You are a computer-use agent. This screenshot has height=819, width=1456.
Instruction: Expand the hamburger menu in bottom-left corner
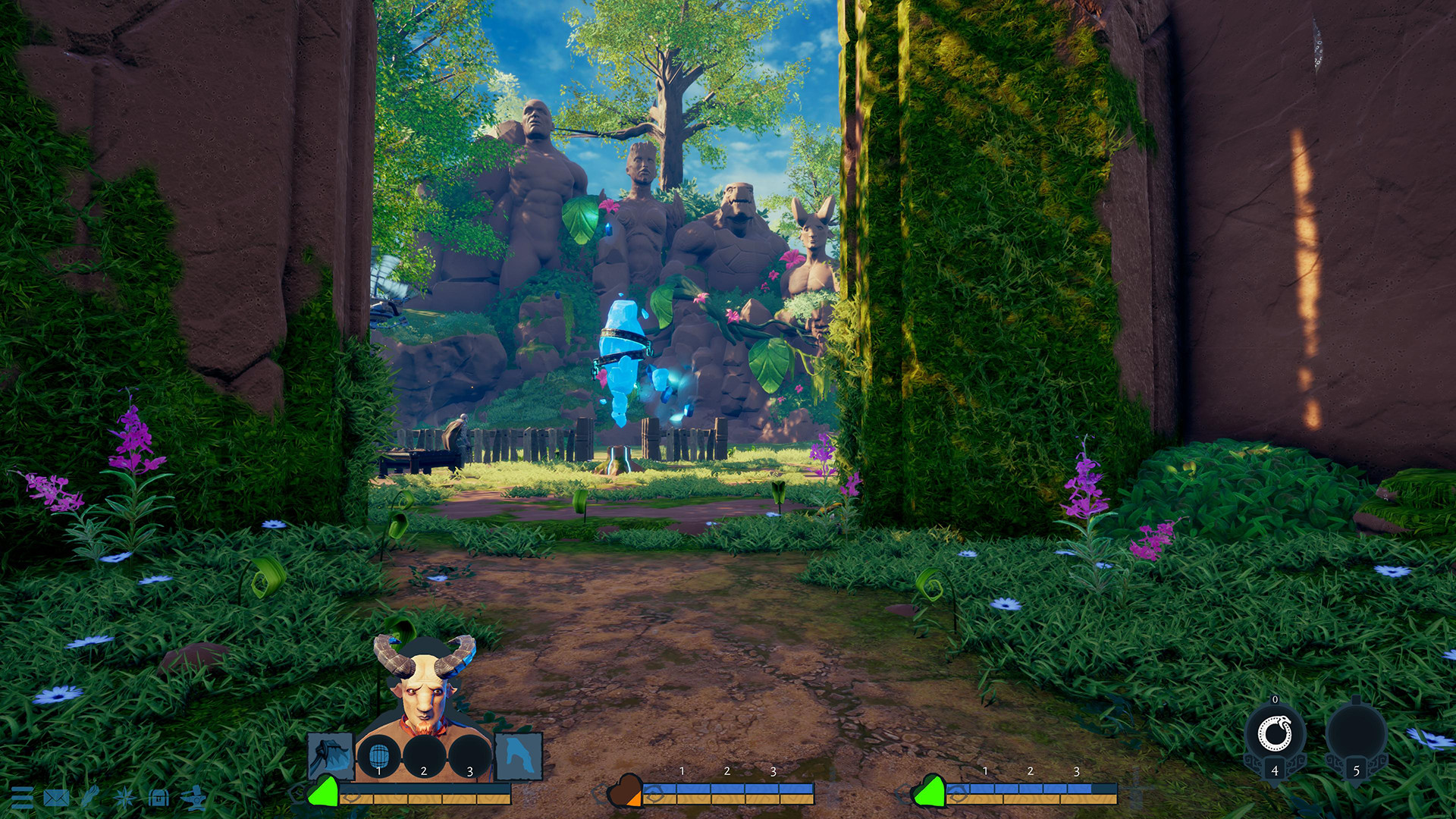[x=23, y=799]
